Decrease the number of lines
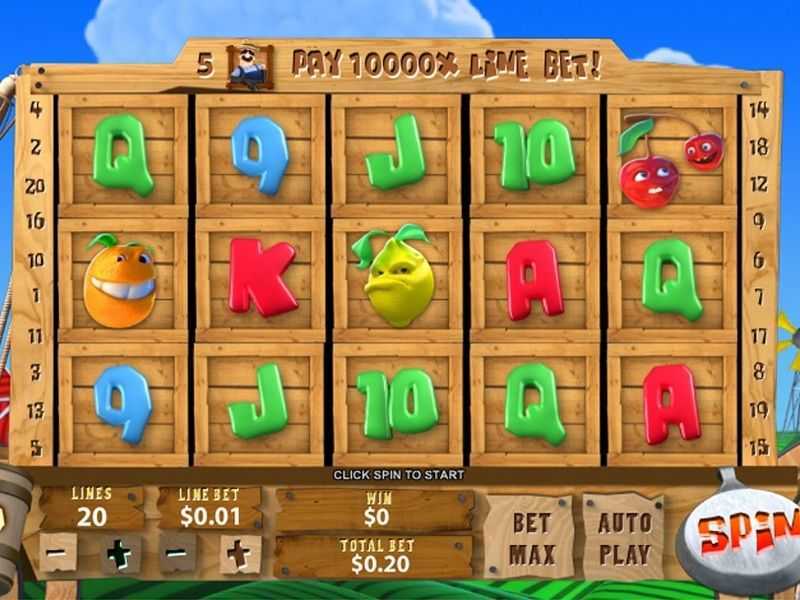Screen dimensions: 800x600 coord(58,553)
